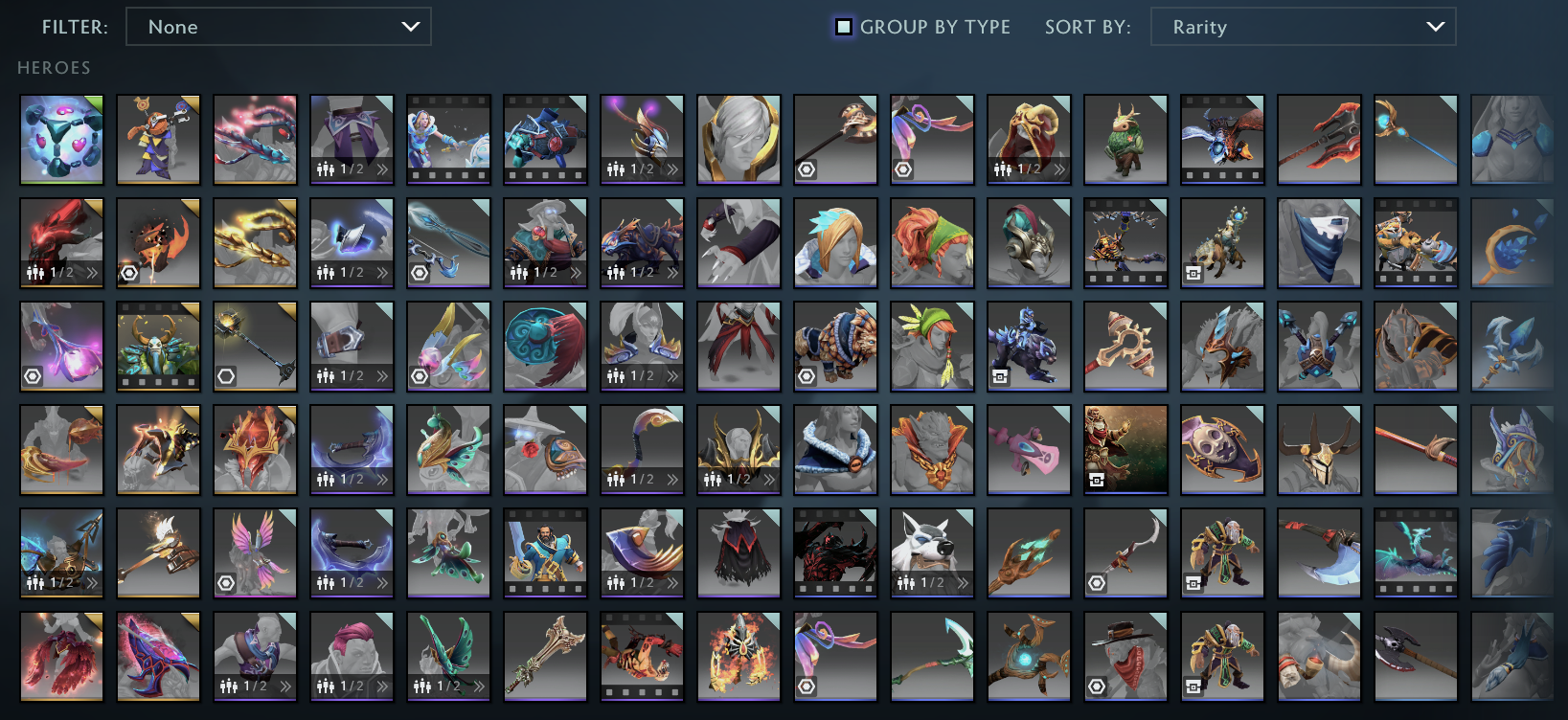Open the FILTER dropdown showing None
This screenshot has width=1568, height=720.
278,27
